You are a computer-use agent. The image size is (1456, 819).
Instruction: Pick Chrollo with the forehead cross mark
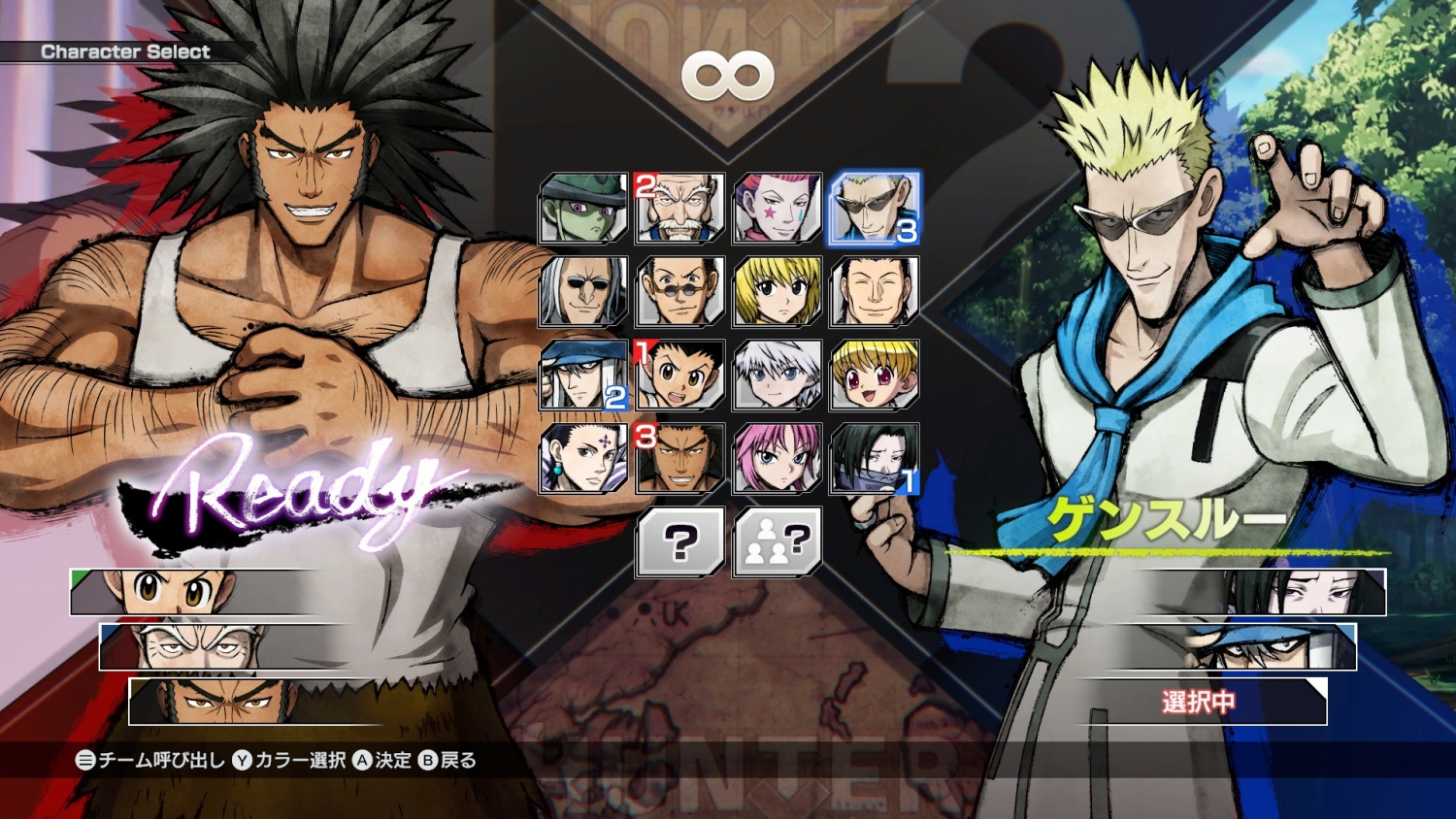click(x=583, y=458)
